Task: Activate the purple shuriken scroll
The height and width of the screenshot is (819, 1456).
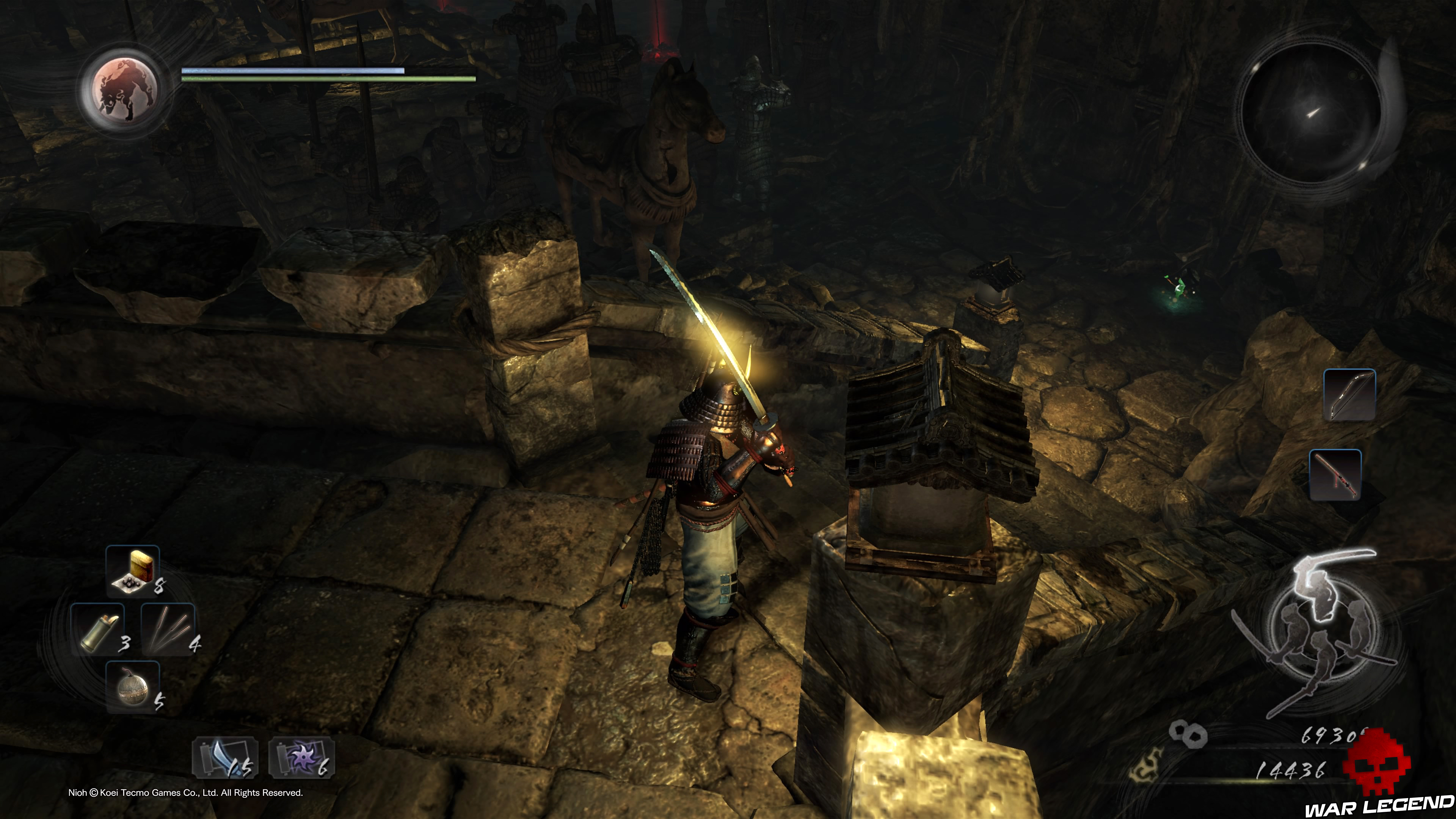Action: click(x=301, y=758)
